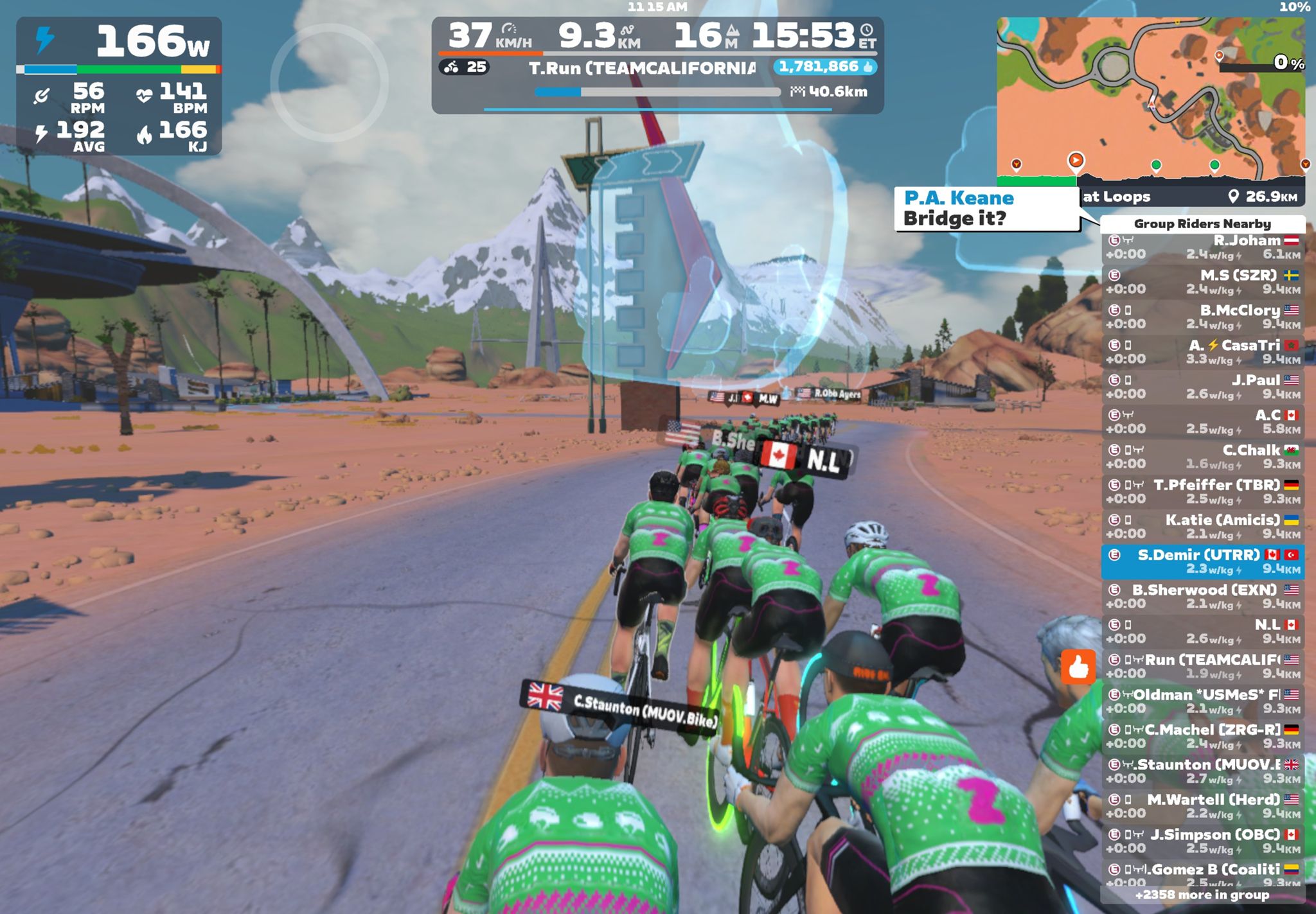This screenshot has width=1316, height=914.
Task: Select M.Wartell (Herd) rider row
Action: (x=1202, y=806)
